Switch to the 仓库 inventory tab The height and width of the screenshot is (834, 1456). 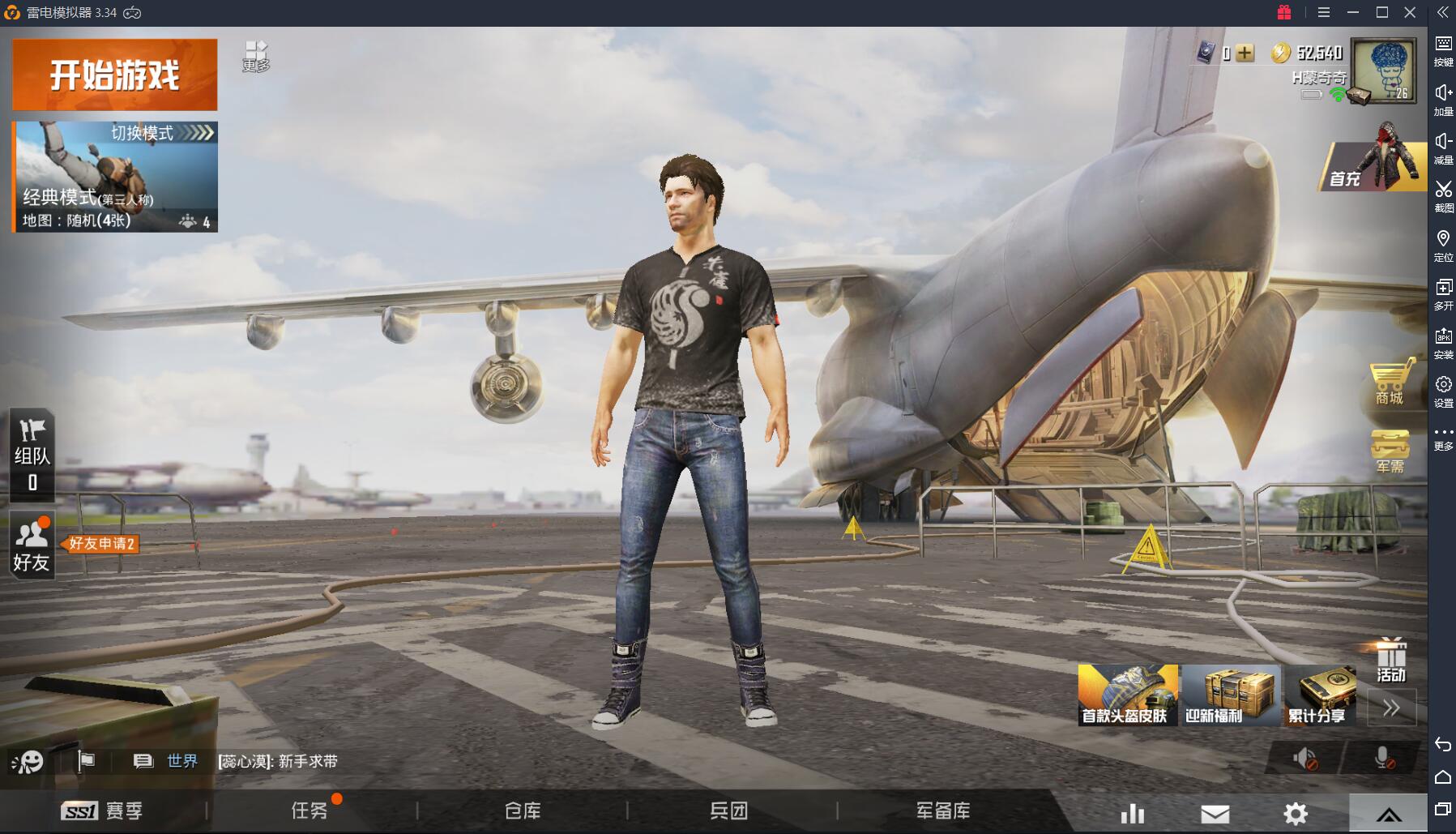pos(523,810)
